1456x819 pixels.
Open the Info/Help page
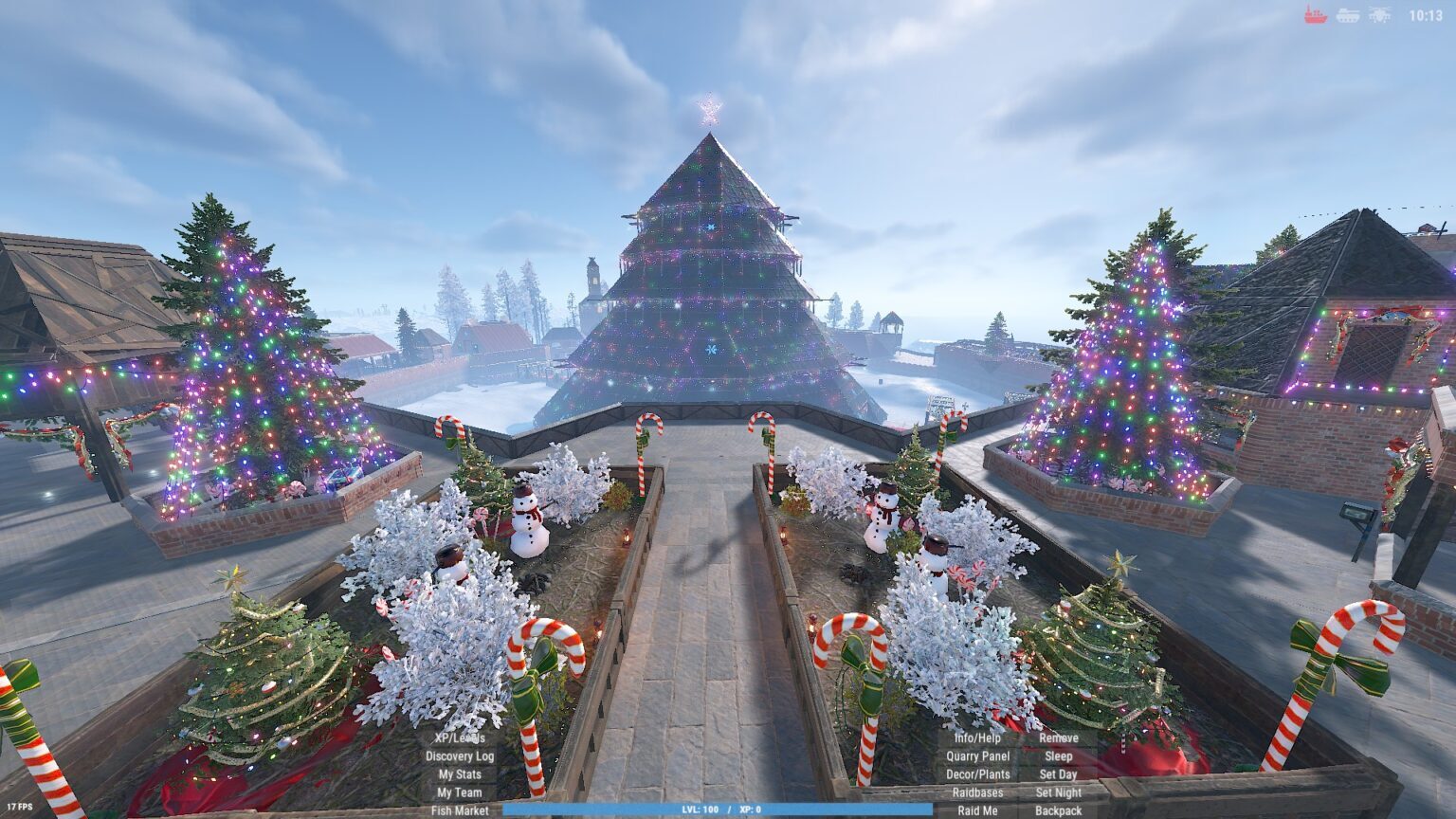[977, 738]
